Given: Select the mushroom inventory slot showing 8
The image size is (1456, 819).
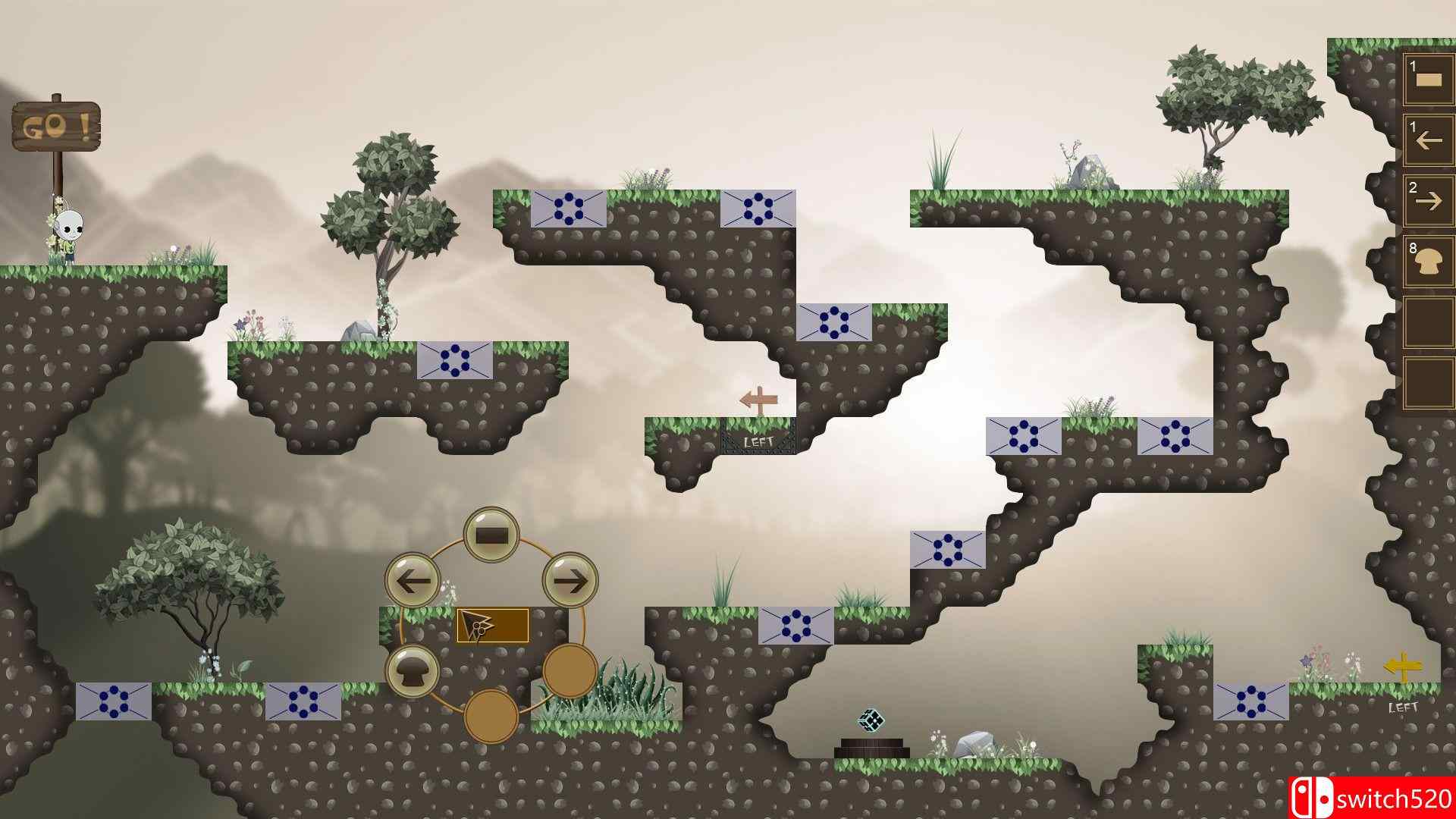Looking at the screenshot, I should [x=1429, y=260].
